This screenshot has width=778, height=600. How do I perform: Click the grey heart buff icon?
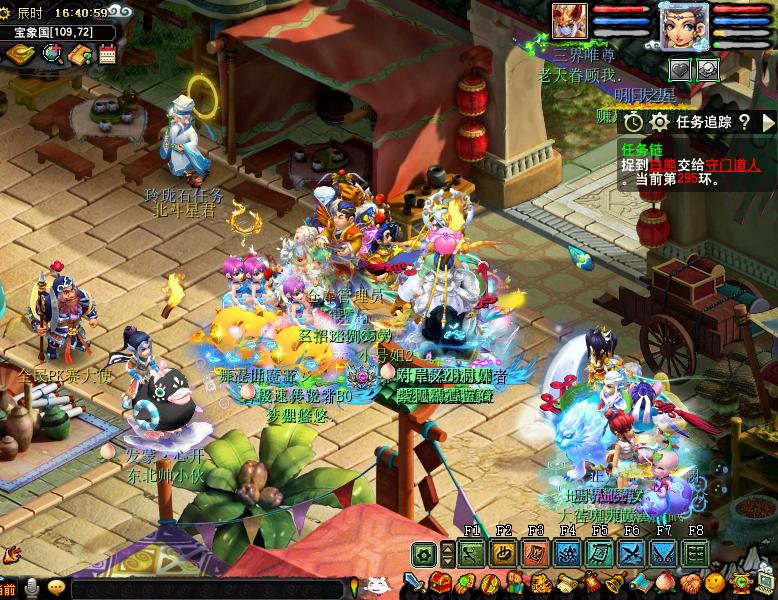click(680, 69)
